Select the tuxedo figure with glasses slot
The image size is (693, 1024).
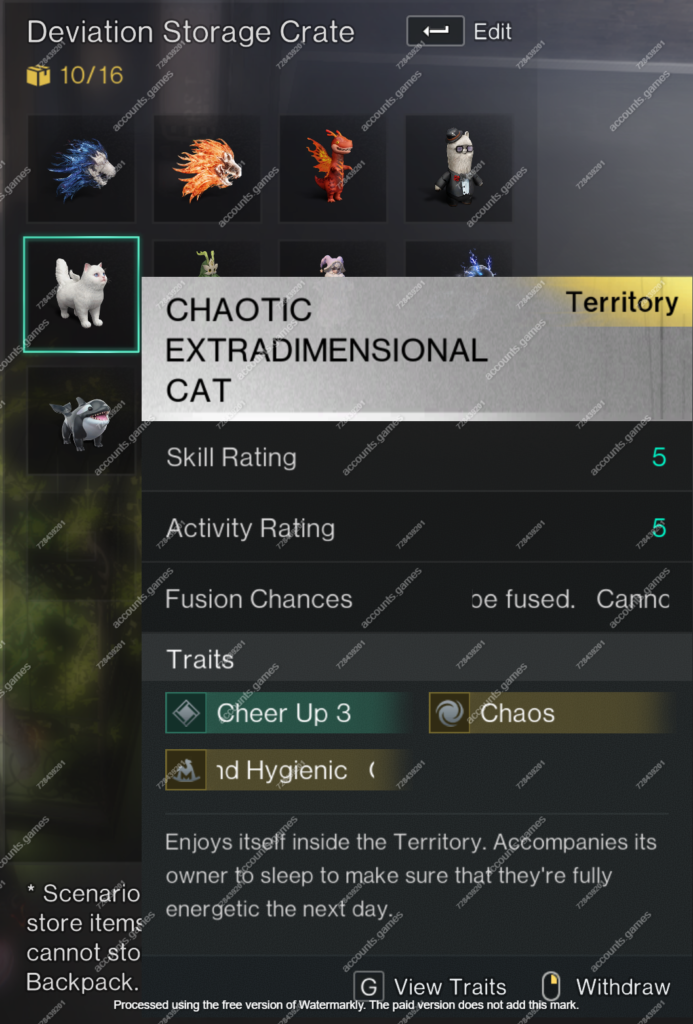pyautogui.click(x=459, y=168)
